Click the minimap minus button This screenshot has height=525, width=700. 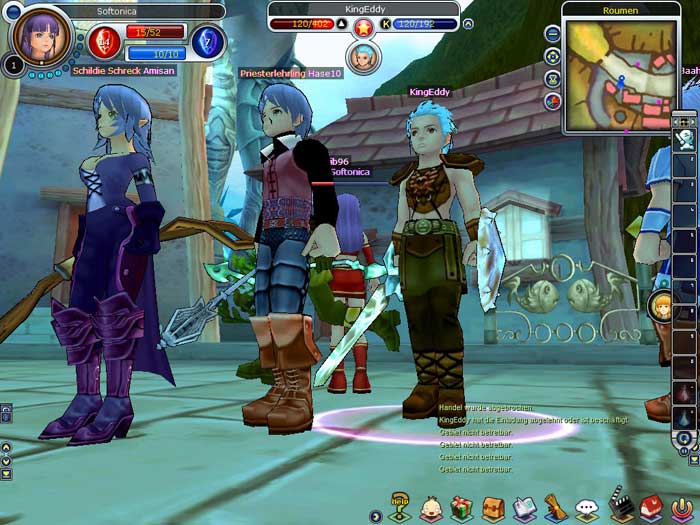pyautogui.click(x=552, y=32)
